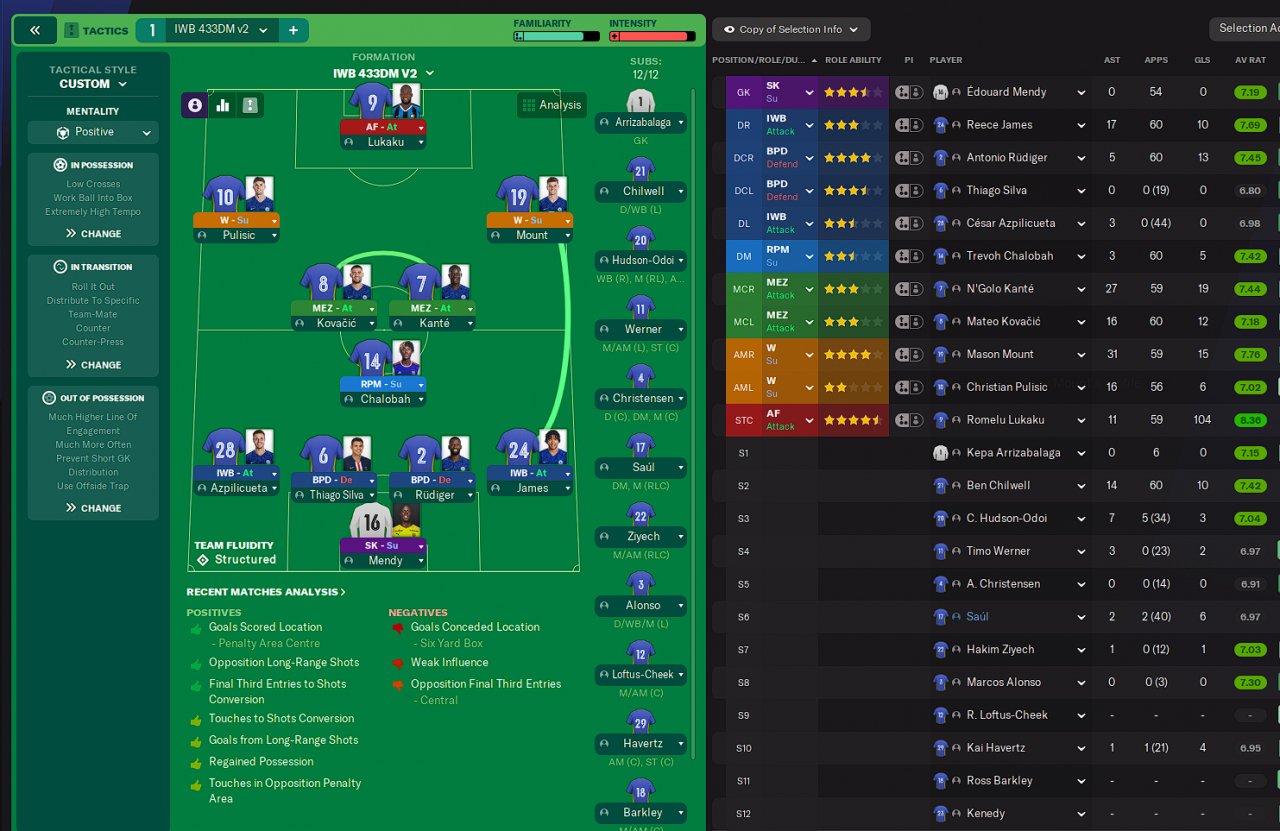Open the formation name dropdown above the pitch
Image resolution: width=1280 pixels, height=831 pixels.
coord(384,73)
